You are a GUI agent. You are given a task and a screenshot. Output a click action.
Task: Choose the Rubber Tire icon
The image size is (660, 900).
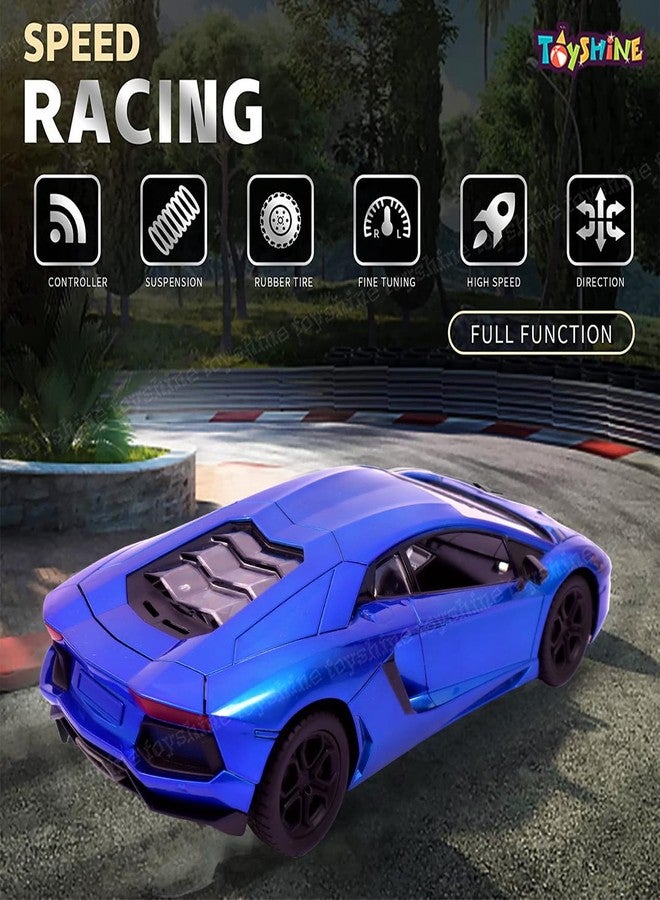point(280,220)
